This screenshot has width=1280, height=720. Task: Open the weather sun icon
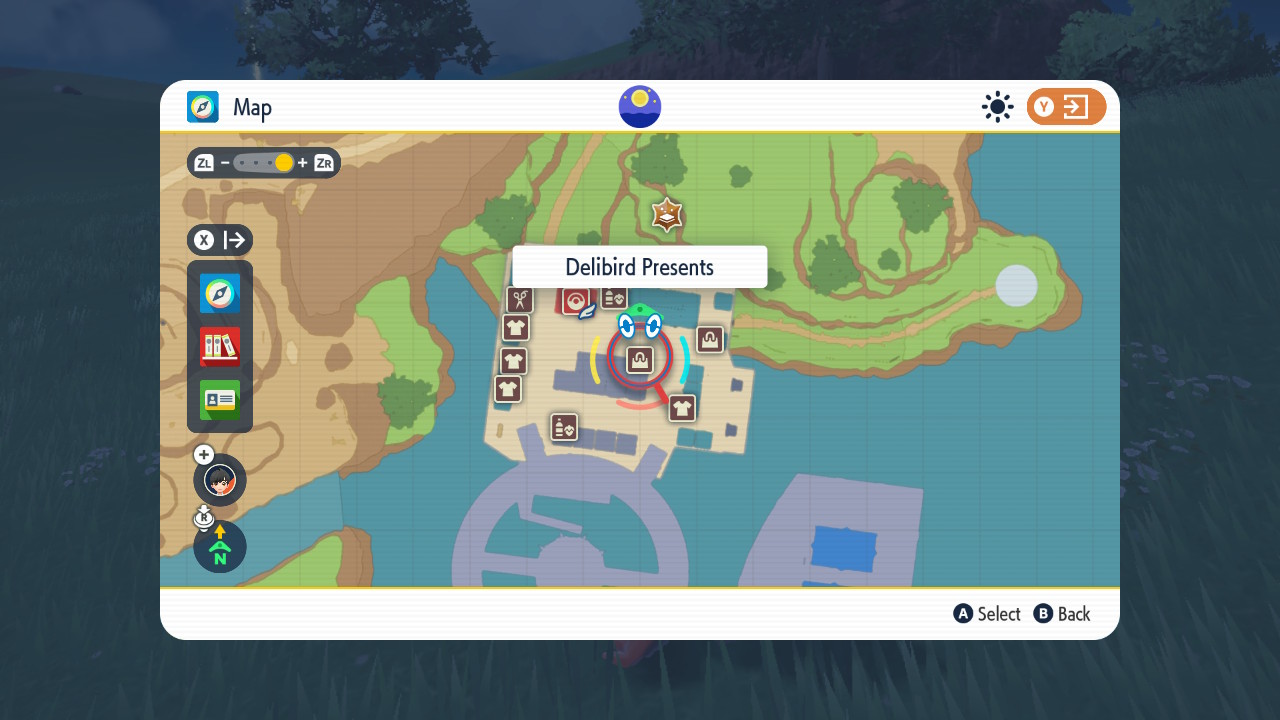(997, 106)
